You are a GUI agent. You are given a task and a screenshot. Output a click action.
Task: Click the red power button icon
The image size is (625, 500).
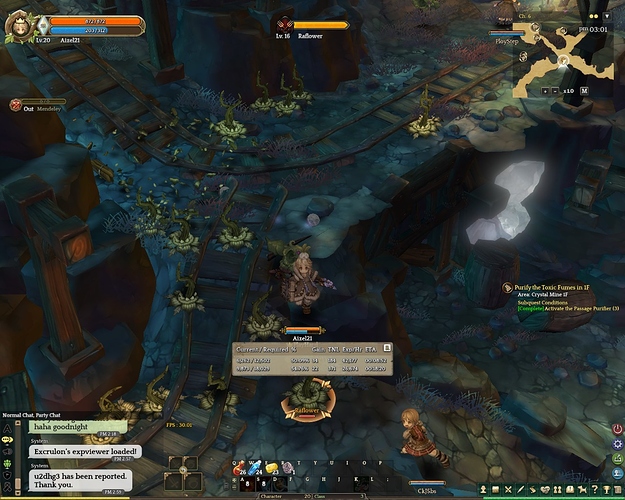pos(617,430)
